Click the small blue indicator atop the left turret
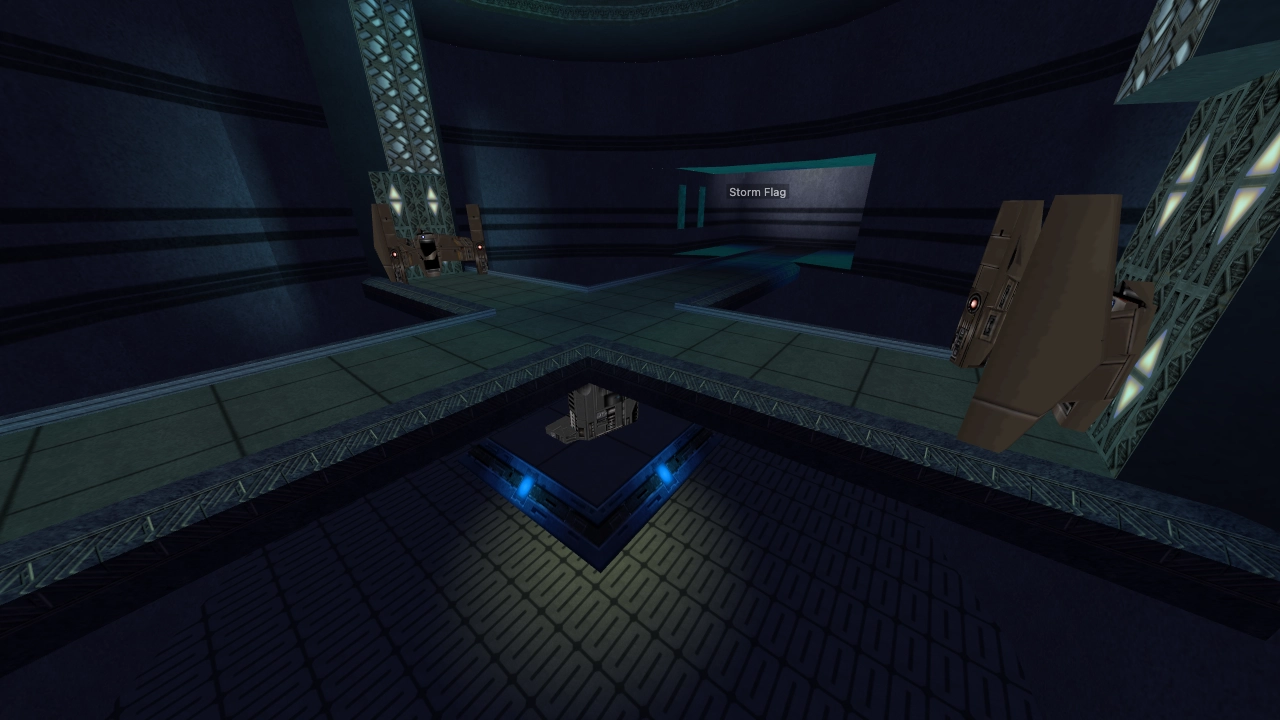The width and height of the screenshot is (1280, 720). click(x=422, y=237)
